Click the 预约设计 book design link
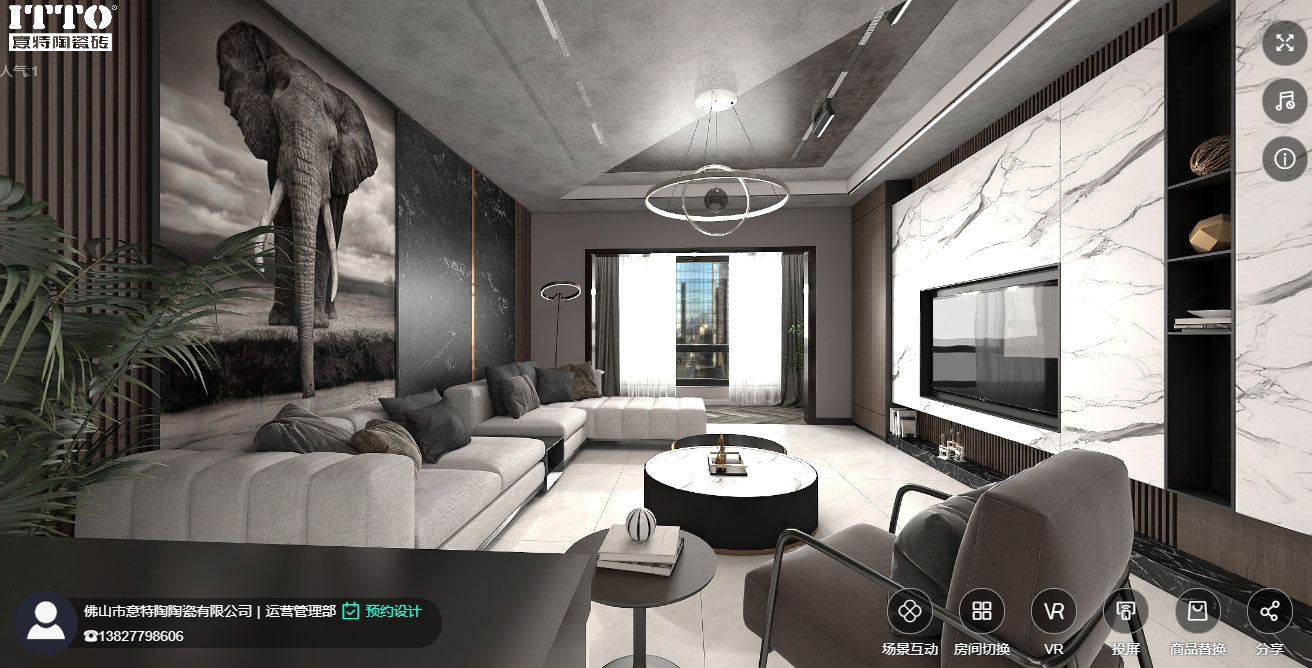 tap(382, 611)
